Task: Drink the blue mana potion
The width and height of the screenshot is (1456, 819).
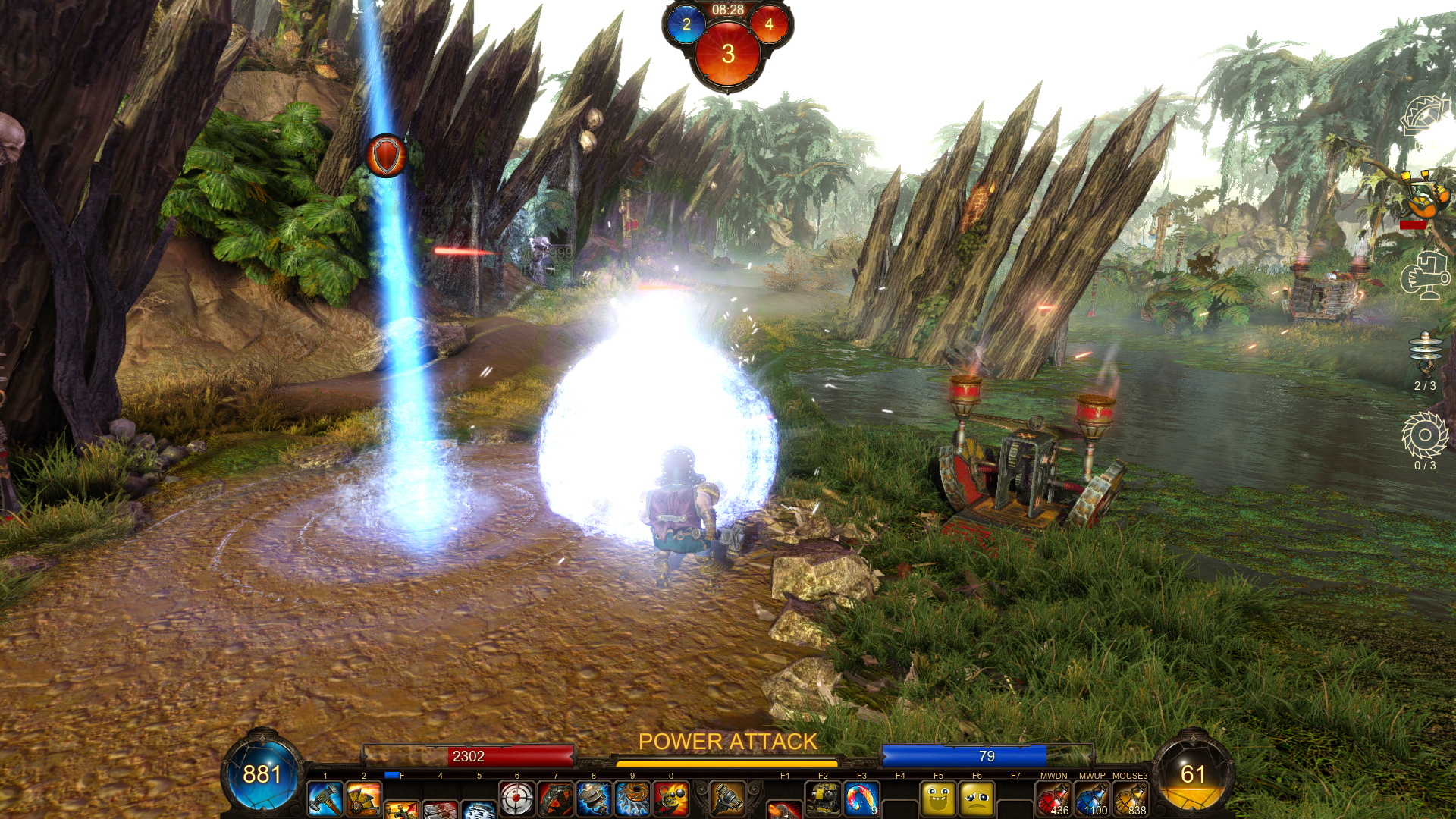Action: point(1092,800)
